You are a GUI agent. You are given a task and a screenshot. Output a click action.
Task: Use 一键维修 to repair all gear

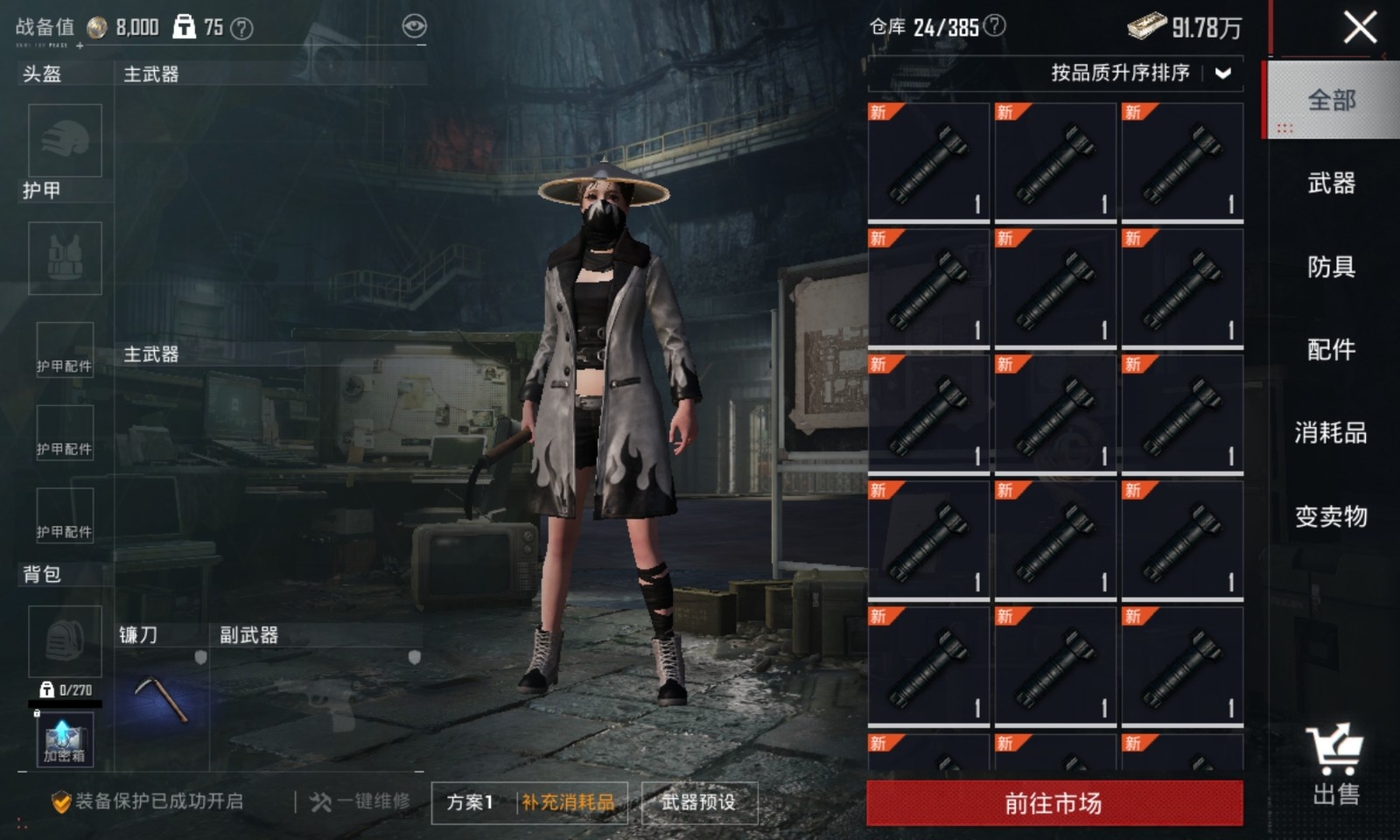[x=360, y=801]
